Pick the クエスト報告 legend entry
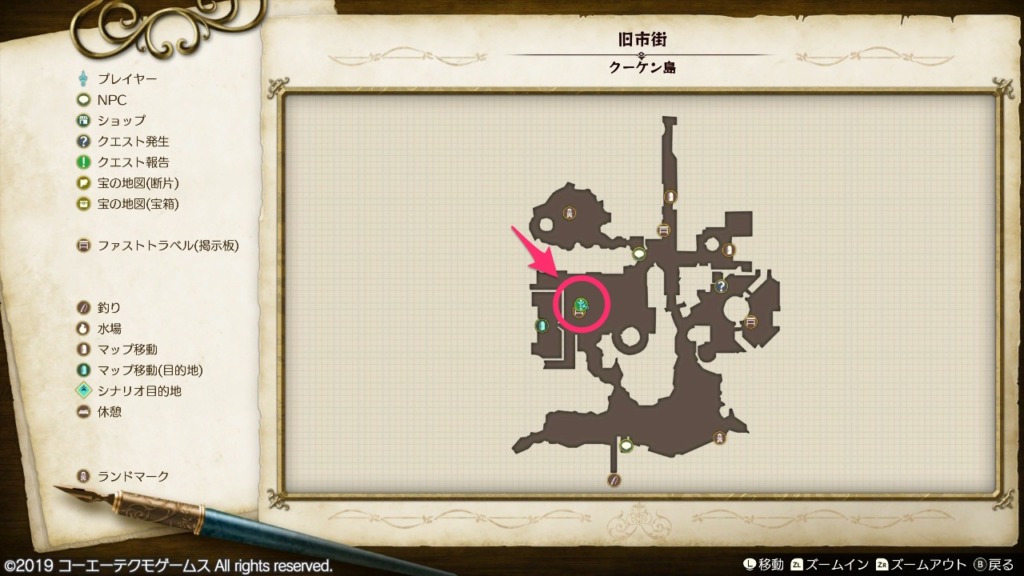 pyautogui.click(x=132, y=162)
